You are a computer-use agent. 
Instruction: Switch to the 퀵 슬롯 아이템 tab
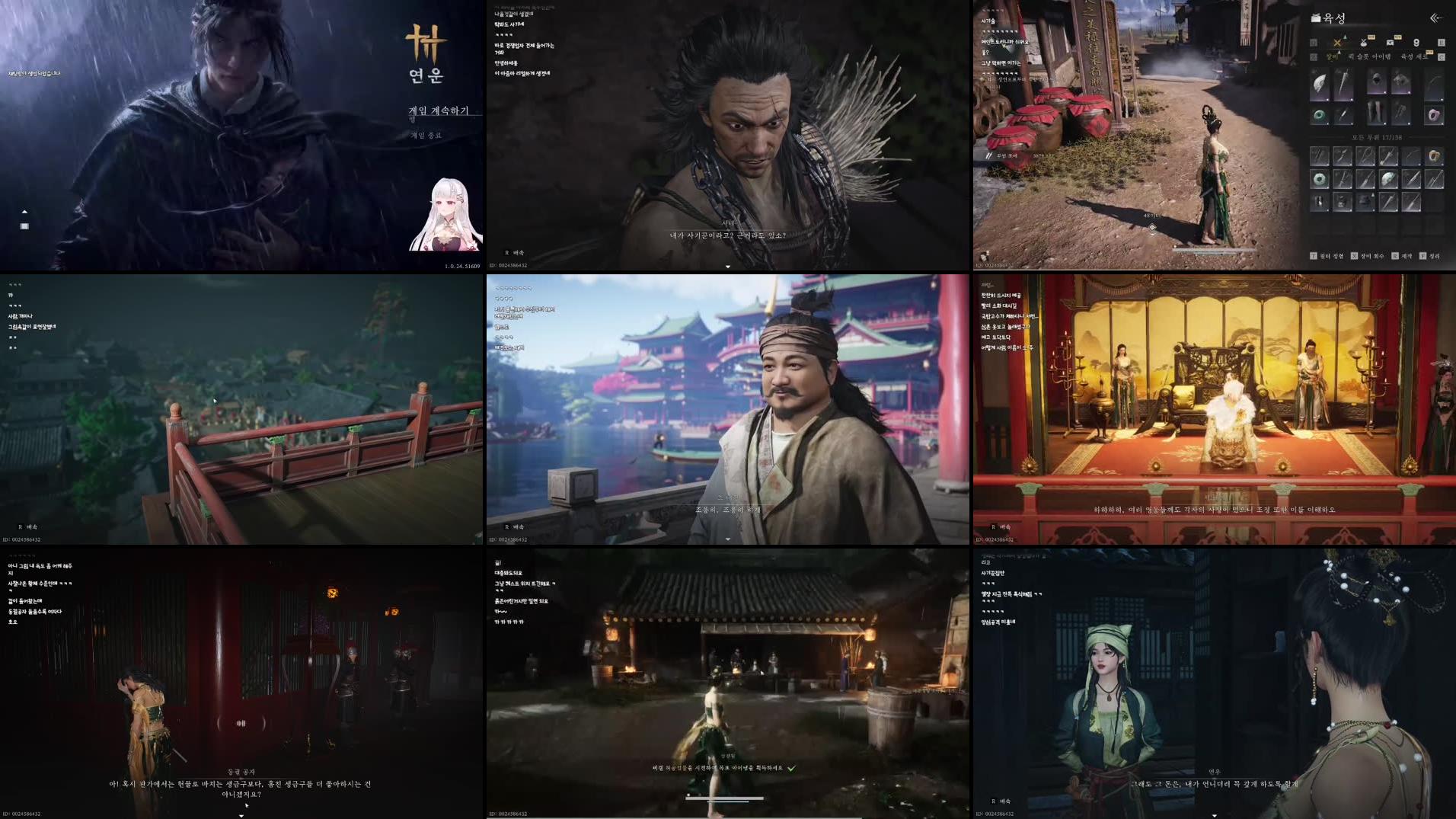[x=1370, y=56]
